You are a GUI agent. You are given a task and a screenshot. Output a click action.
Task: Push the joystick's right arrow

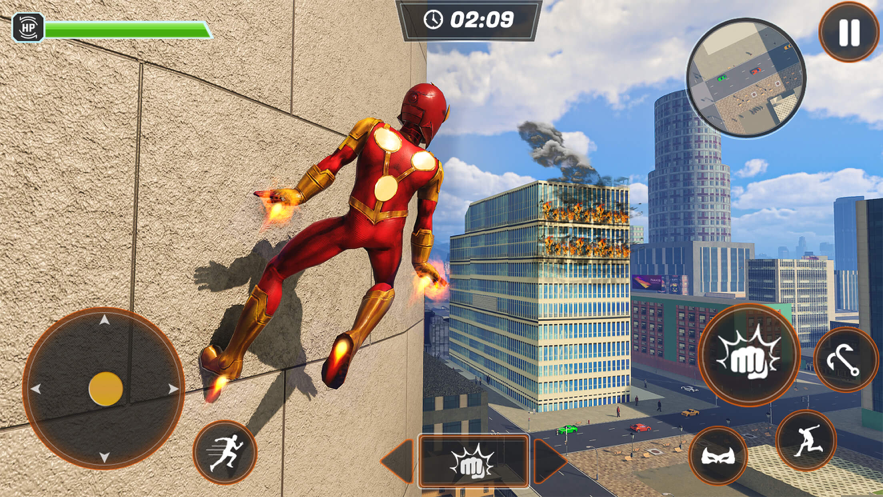[x=173, y=389]
